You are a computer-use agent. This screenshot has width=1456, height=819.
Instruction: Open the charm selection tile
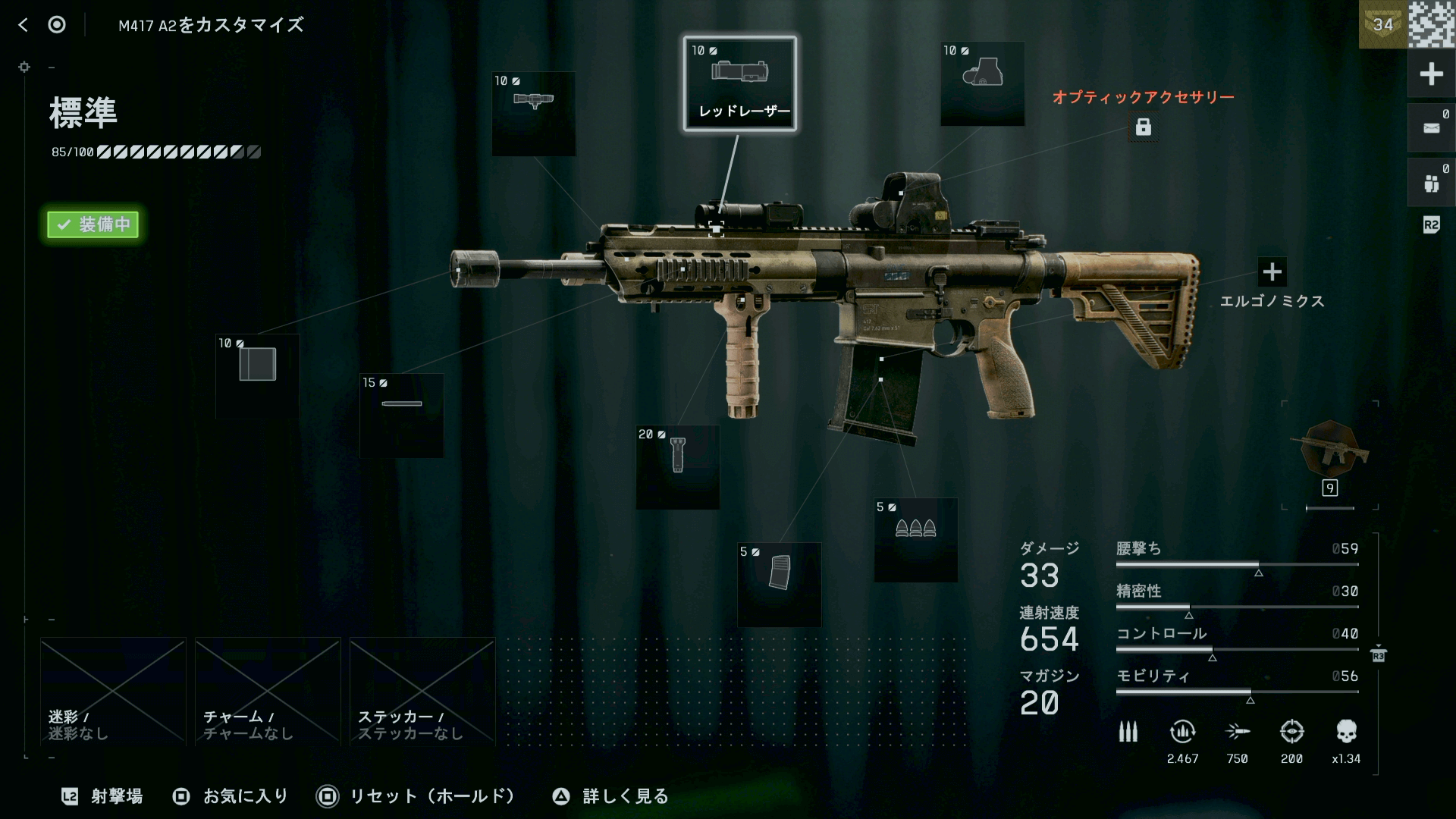tap(268, 692)
